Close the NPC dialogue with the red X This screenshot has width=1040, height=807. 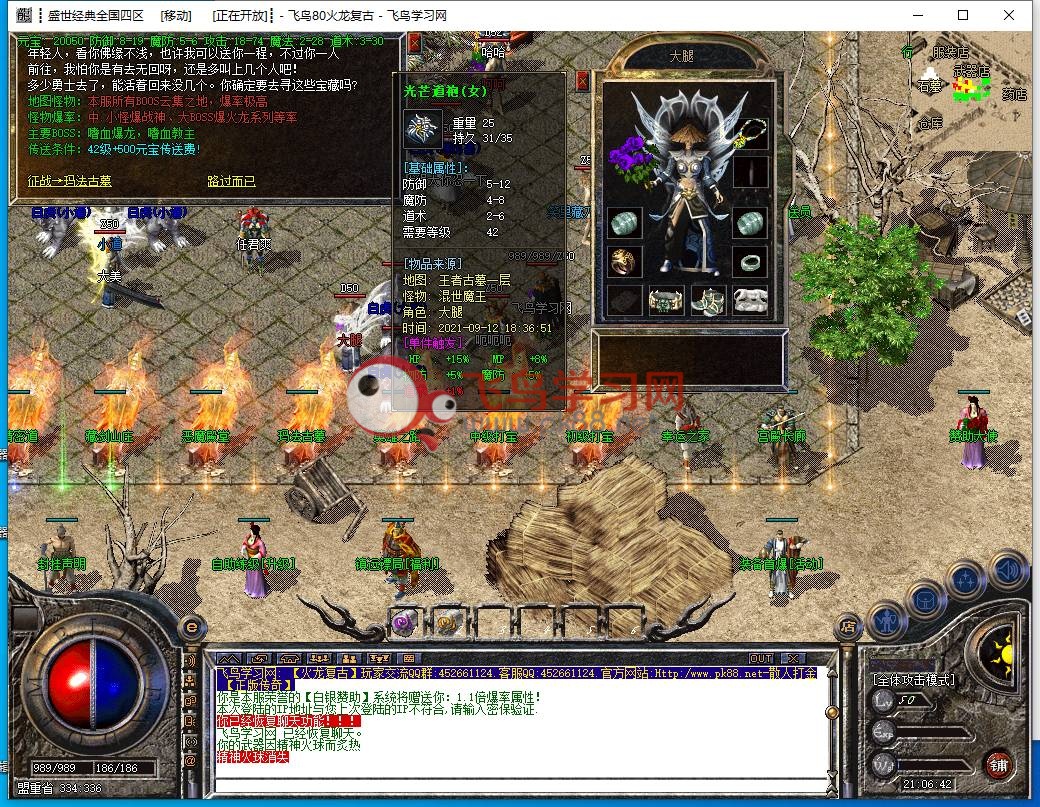pos(414,42)
